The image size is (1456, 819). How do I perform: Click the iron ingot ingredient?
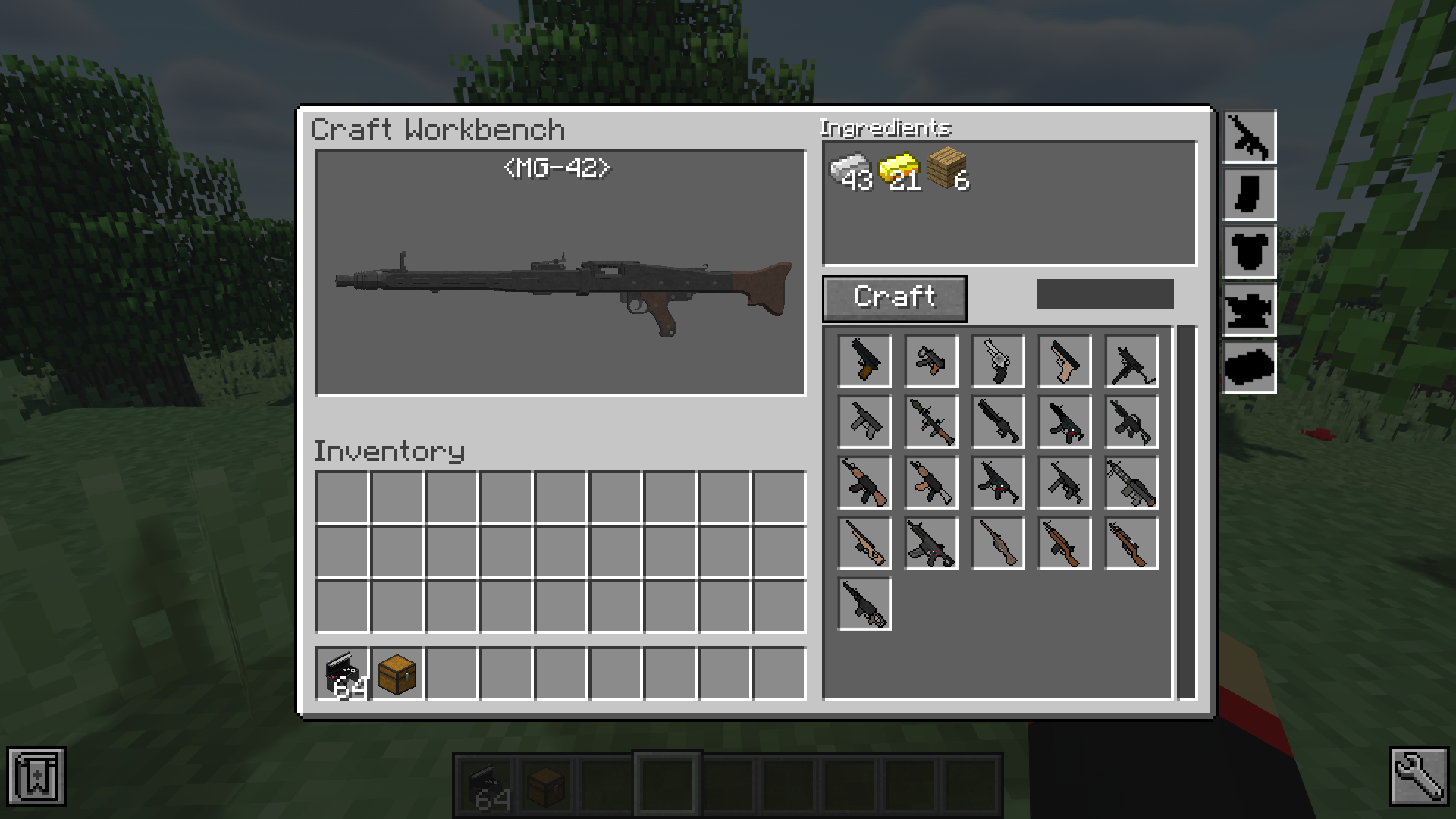pos(849,171)
